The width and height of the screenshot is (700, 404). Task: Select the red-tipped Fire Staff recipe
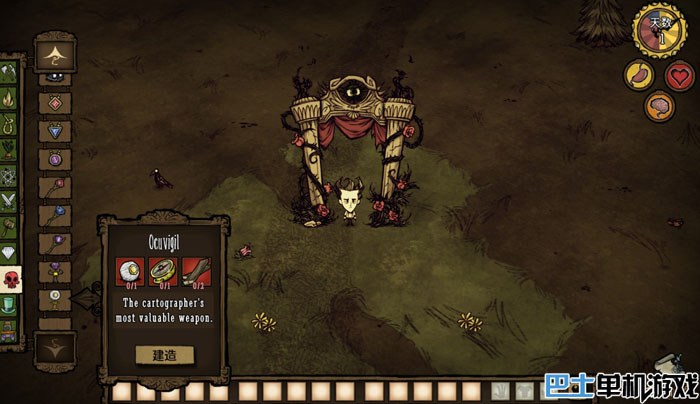55,187
